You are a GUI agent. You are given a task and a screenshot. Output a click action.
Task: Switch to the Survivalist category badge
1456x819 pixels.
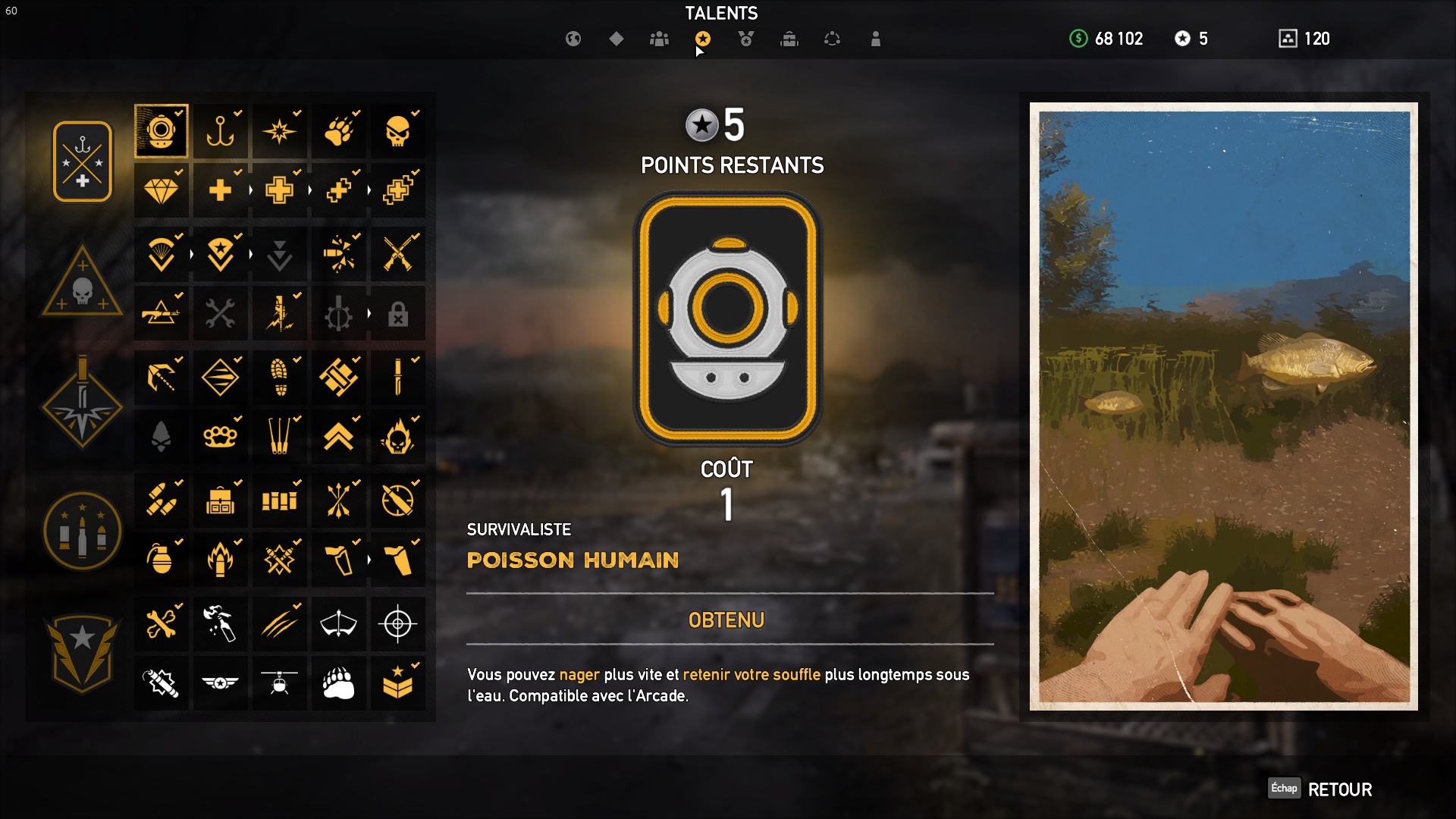(x=83, y=162)
